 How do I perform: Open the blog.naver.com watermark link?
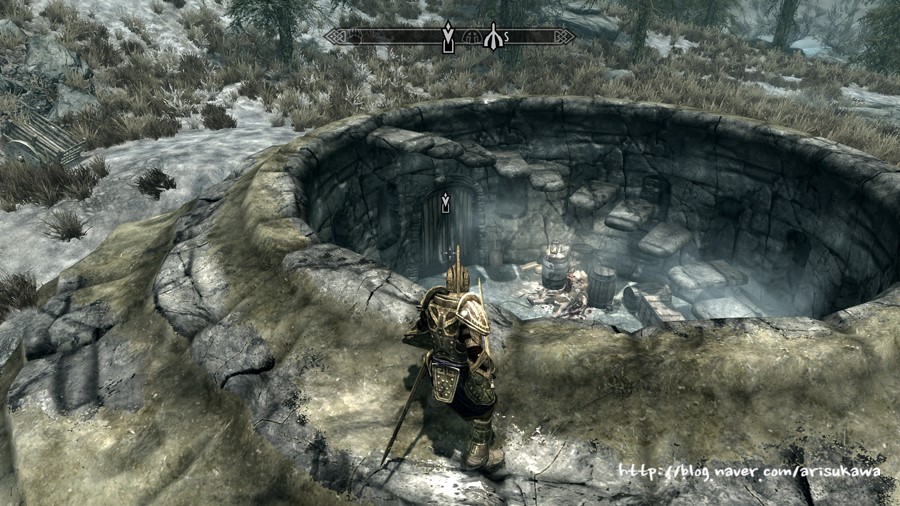749,471
